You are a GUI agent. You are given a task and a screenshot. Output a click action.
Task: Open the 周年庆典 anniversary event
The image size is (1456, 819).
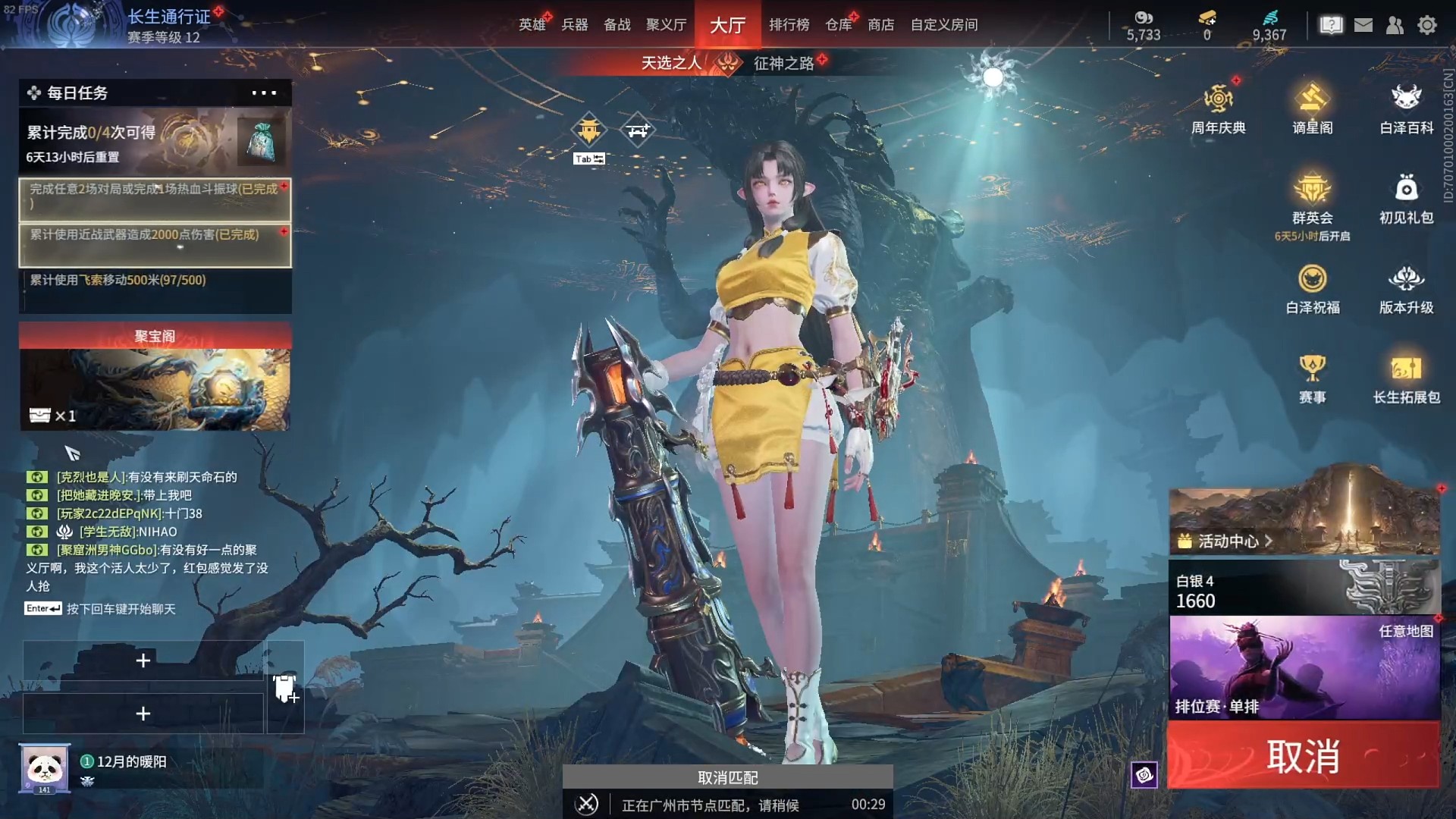pos(1218,108)
